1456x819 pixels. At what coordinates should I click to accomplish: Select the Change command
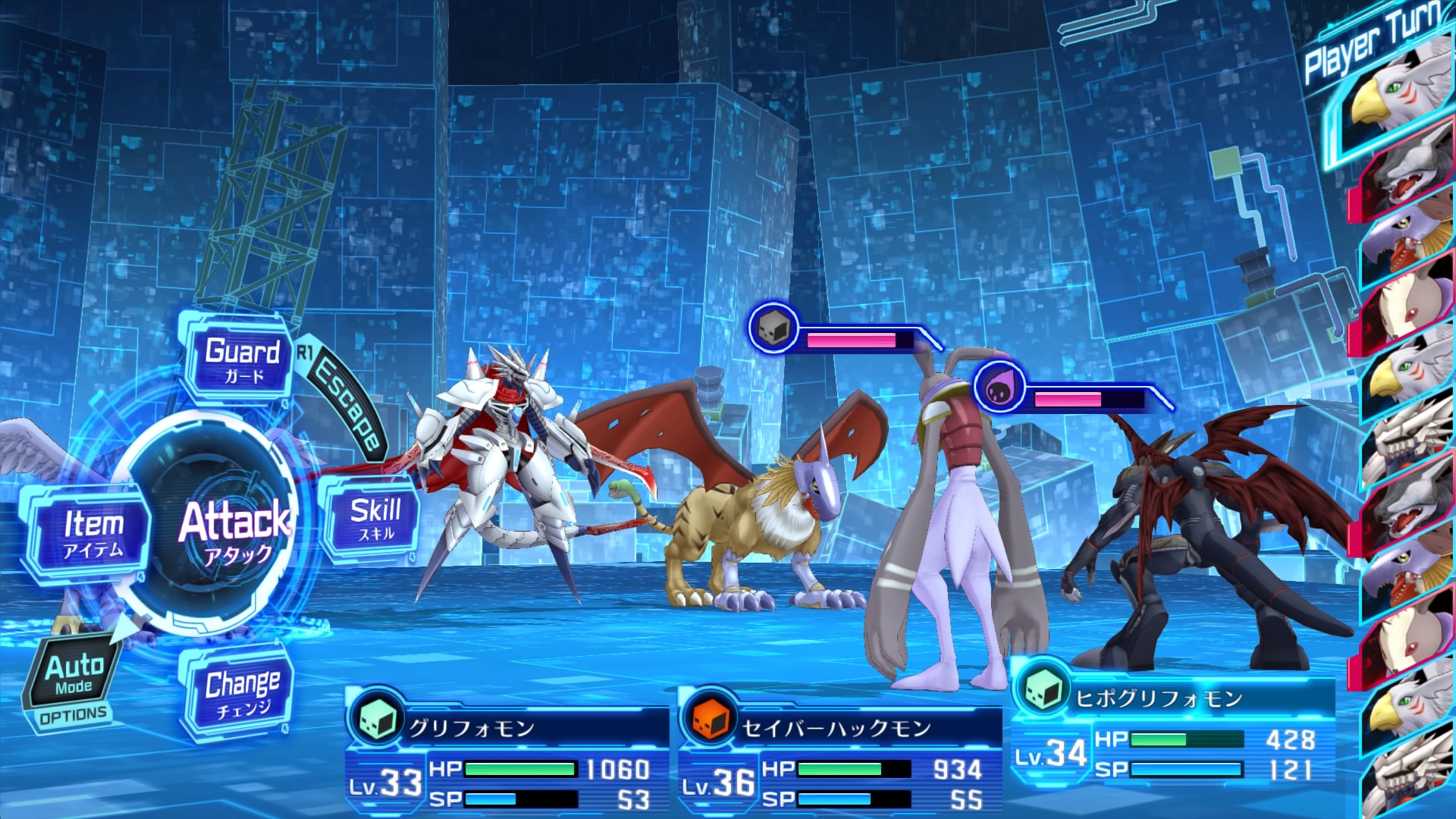coord(241,692)
